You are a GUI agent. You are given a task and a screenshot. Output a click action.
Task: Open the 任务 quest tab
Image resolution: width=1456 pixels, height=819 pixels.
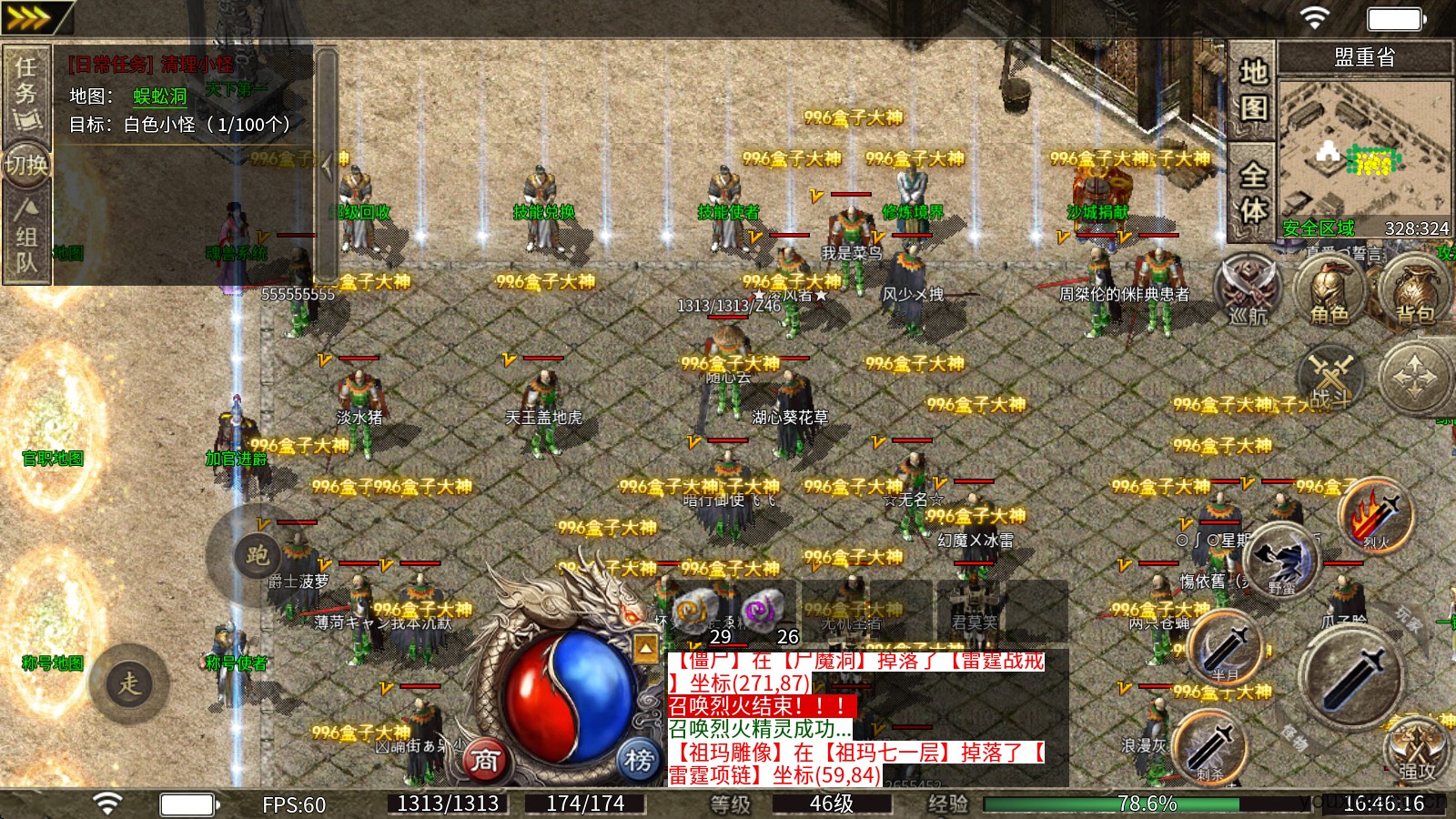(x=26, y=91)
